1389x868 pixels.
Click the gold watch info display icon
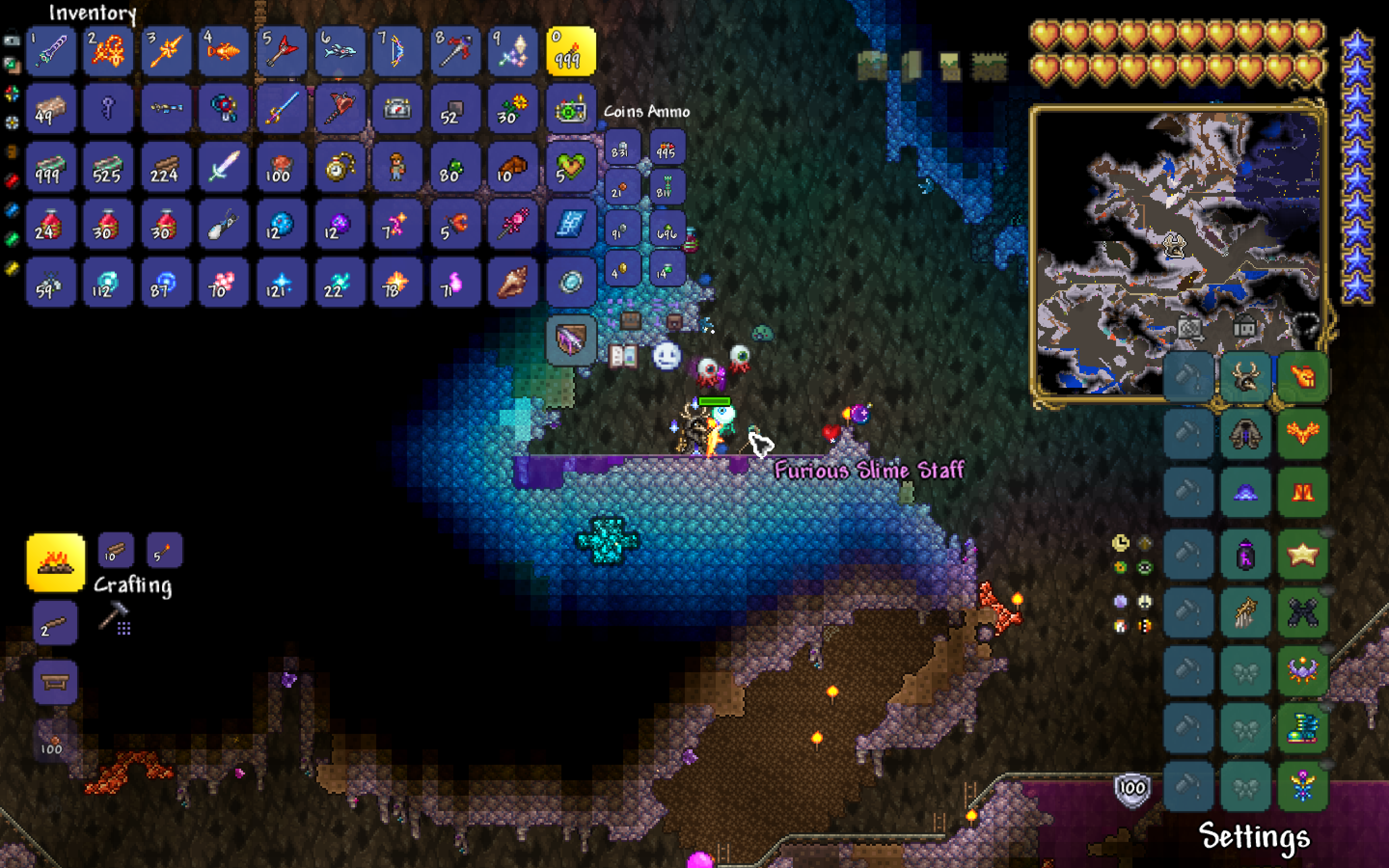(x=1121, y=542)
